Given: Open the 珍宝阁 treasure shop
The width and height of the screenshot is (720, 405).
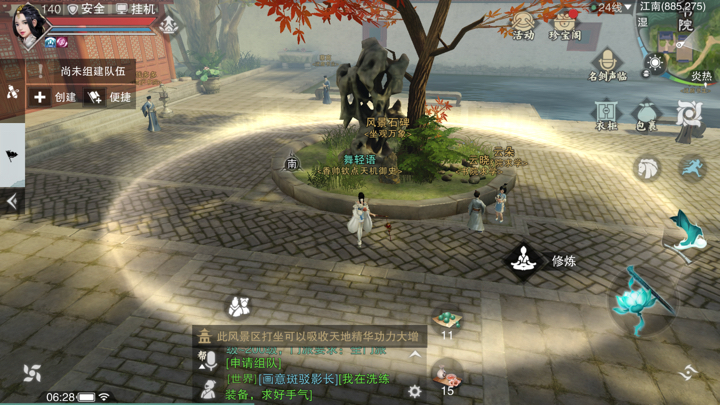Looking at the screenshot, I should coord(565,23).
